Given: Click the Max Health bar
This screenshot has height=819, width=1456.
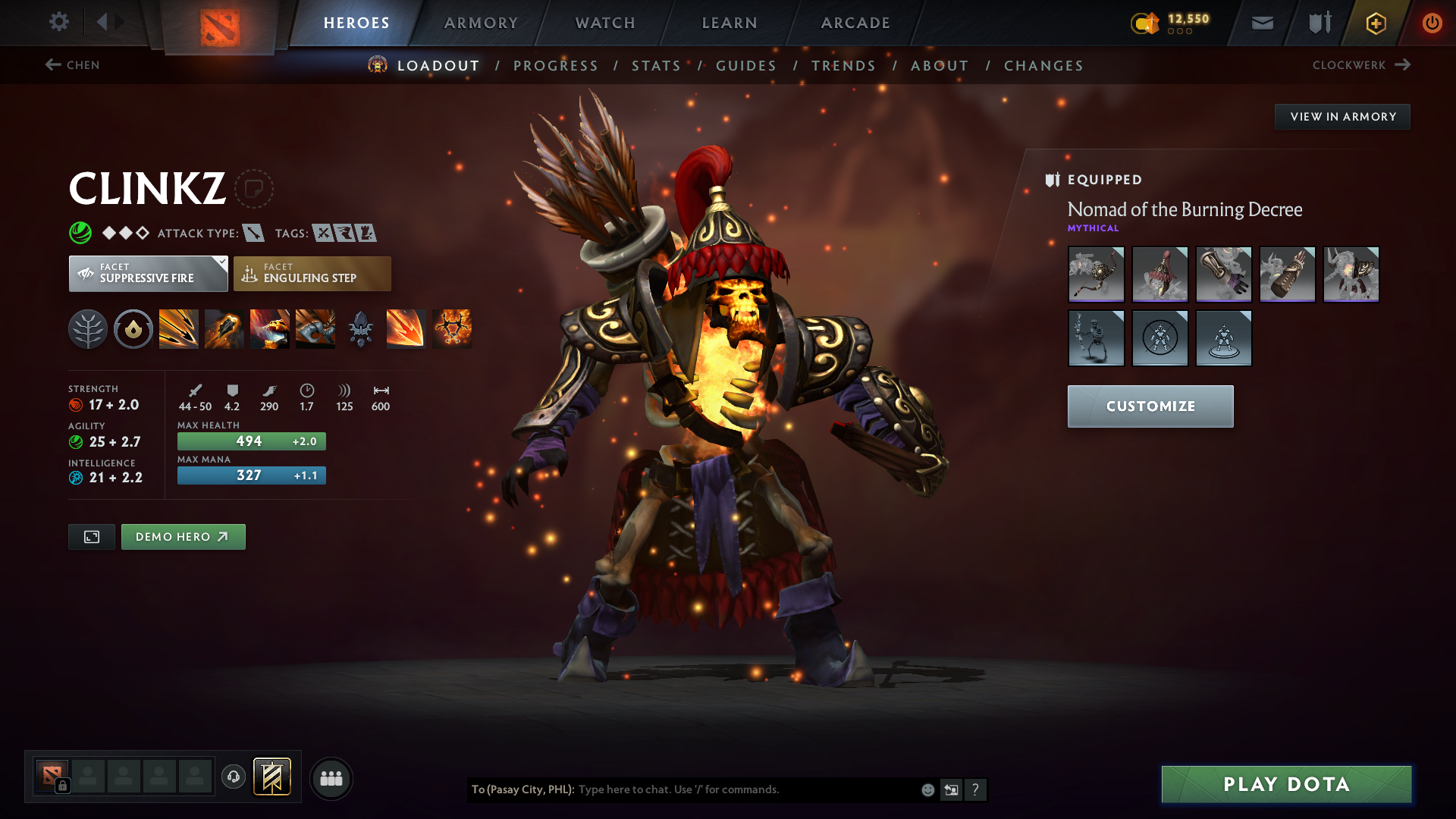Looking at the screenshot, I should (x=251, y=441).
